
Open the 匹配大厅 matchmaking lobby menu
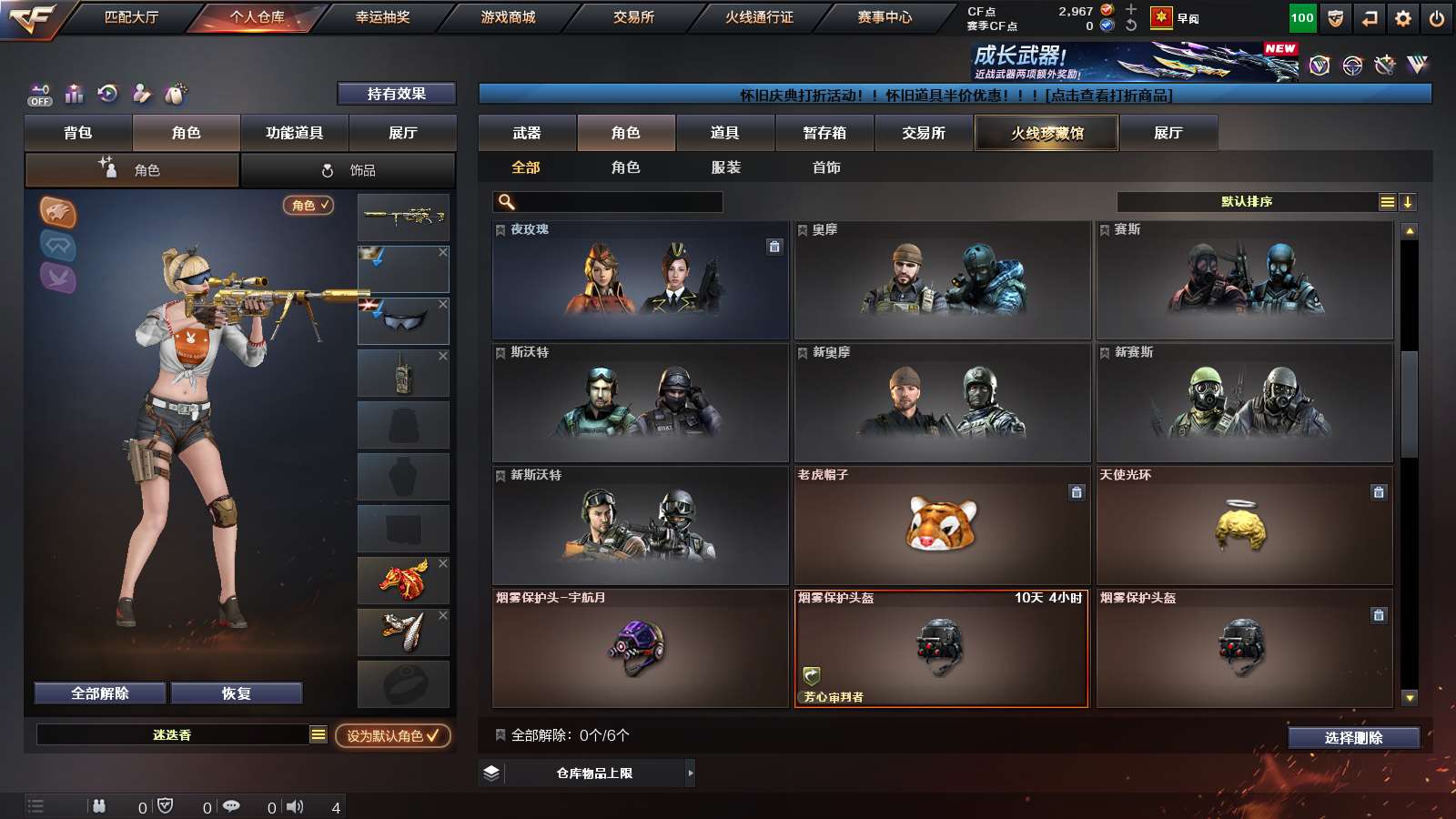(x=131, y=17)
